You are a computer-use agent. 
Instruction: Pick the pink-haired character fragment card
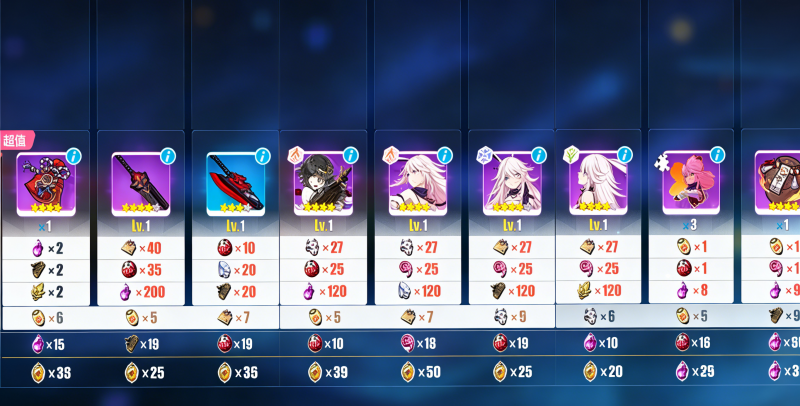691,183
